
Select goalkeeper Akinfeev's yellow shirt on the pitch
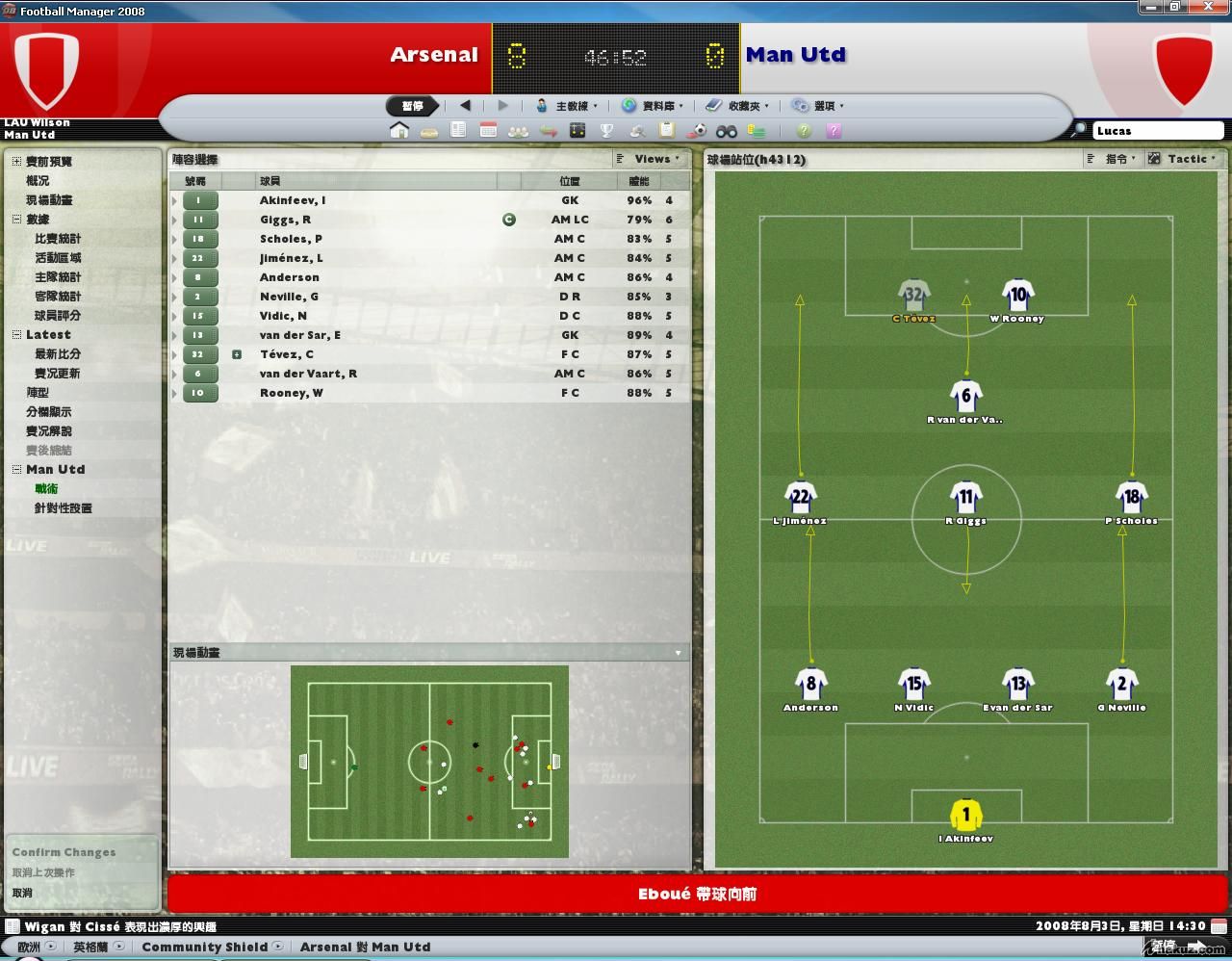(965, 815)
